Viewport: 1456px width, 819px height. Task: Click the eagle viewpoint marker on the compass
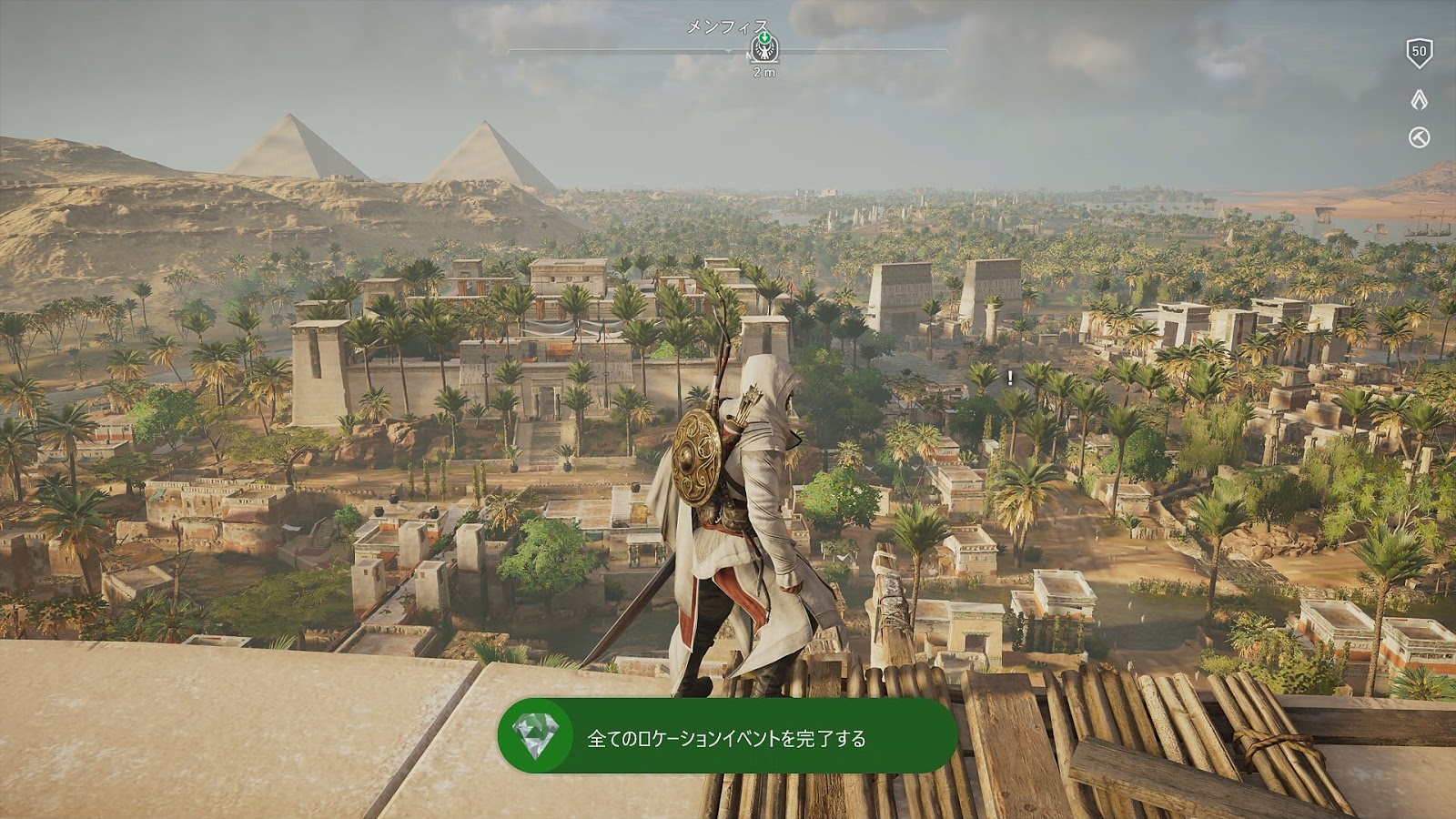pos(764,49)
